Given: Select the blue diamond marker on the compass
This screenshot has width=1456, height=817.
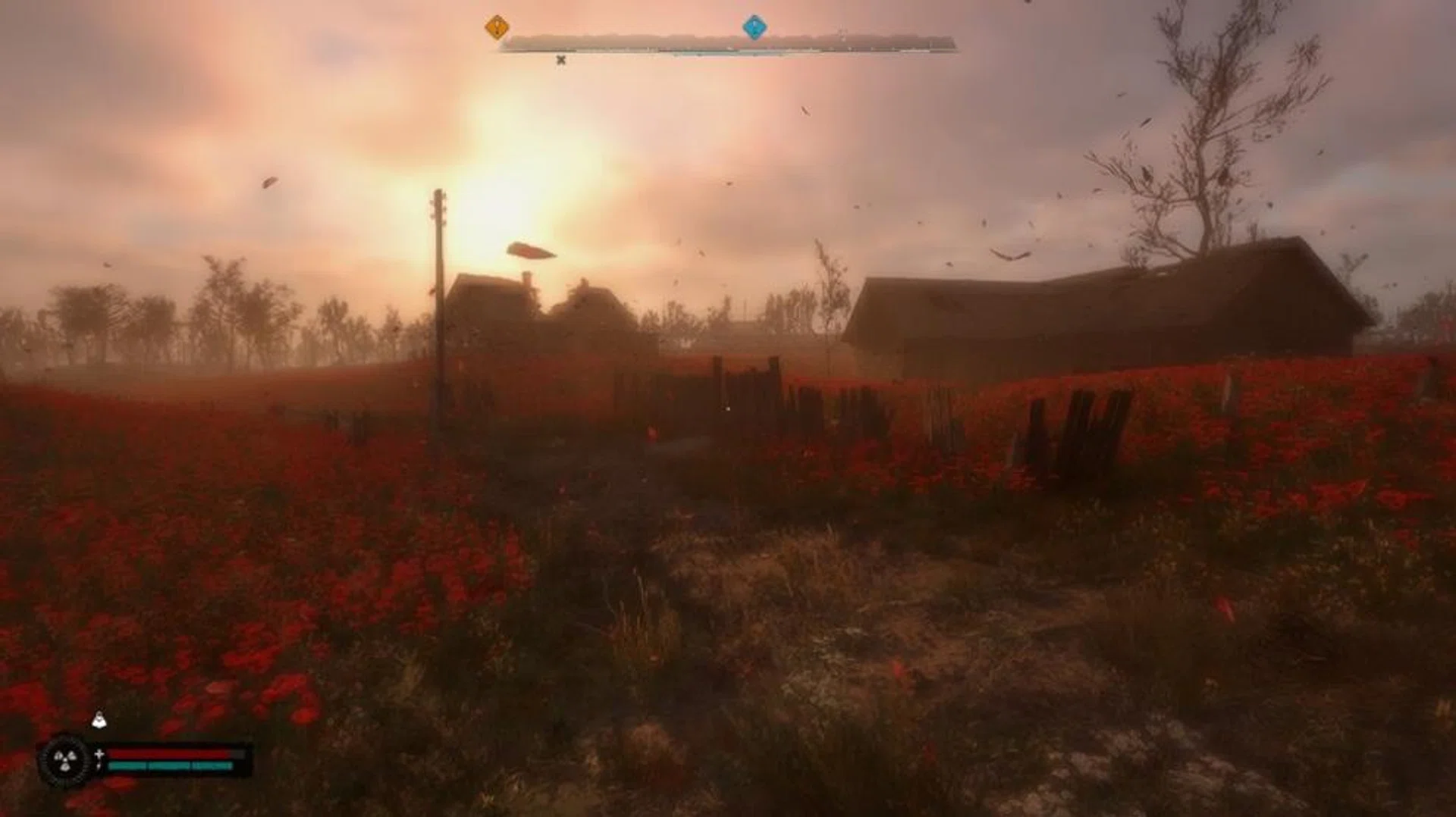Looking at the screenshot, I should tap(754, 27).
